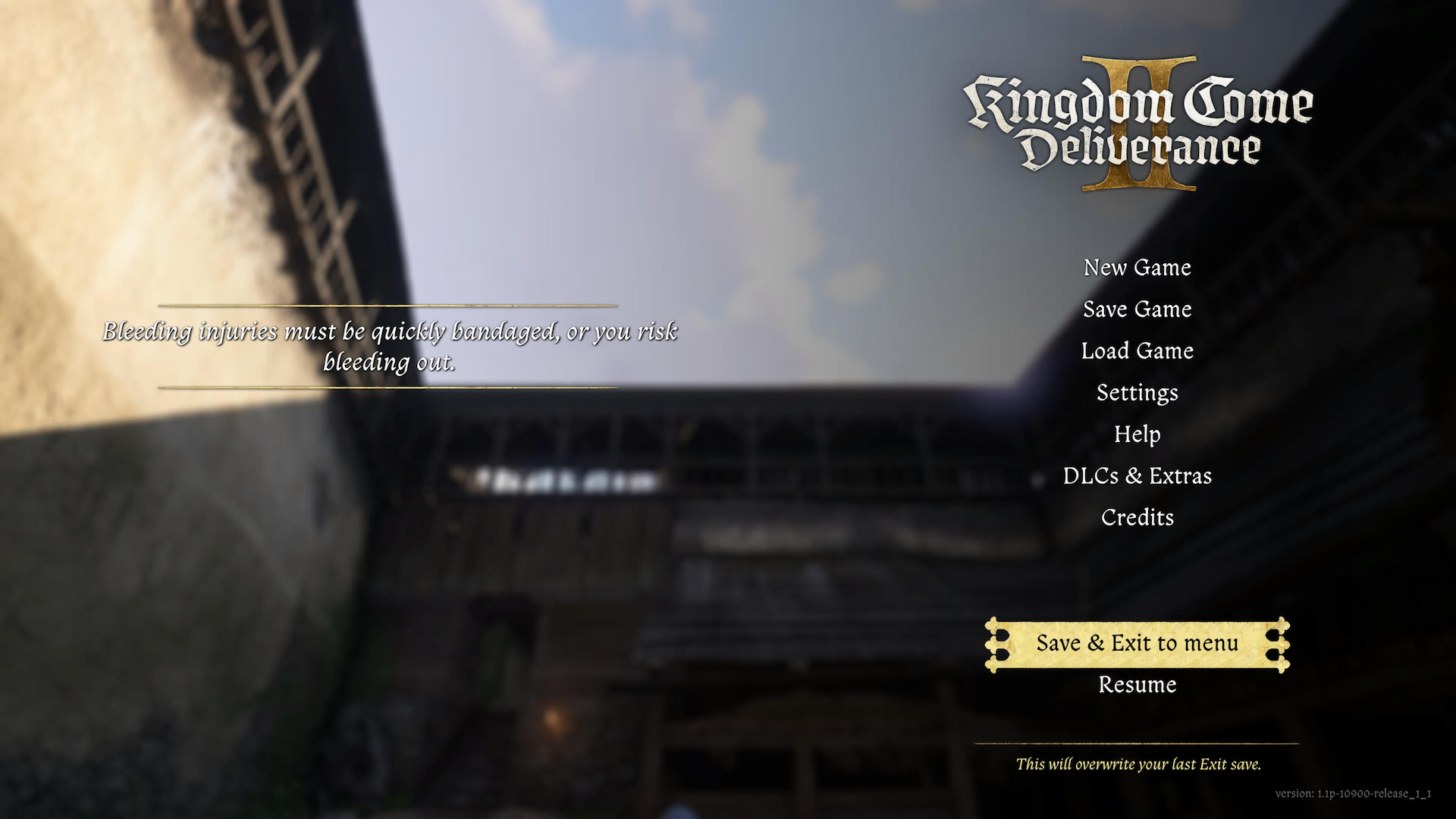This screenshot has height=819, width=1456.
Task: Click Save & Exit to menu
Action: pos(1137,643)
